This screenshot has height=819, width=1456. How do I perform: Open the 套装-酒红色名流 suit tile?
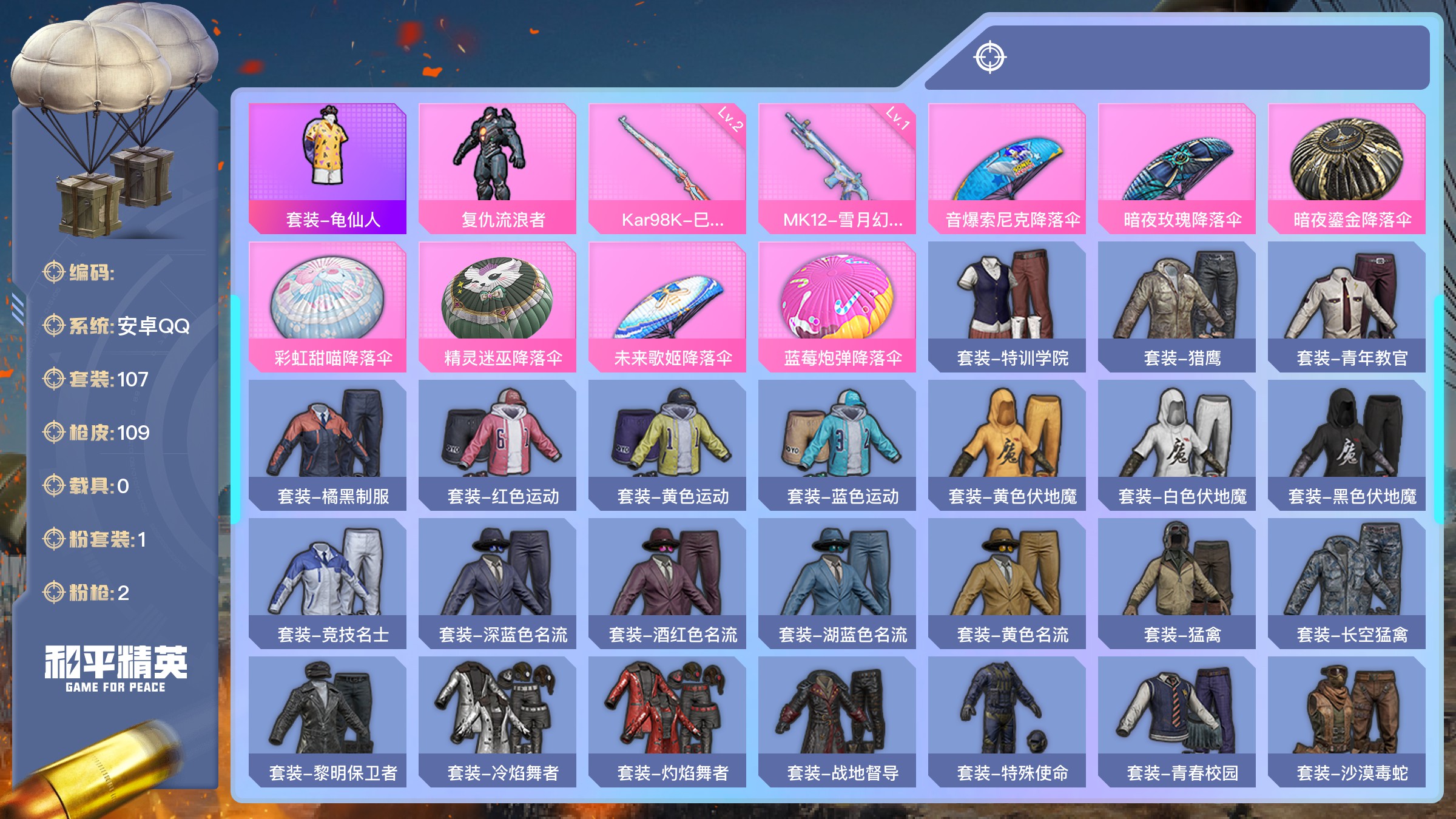tap(667, 583)
